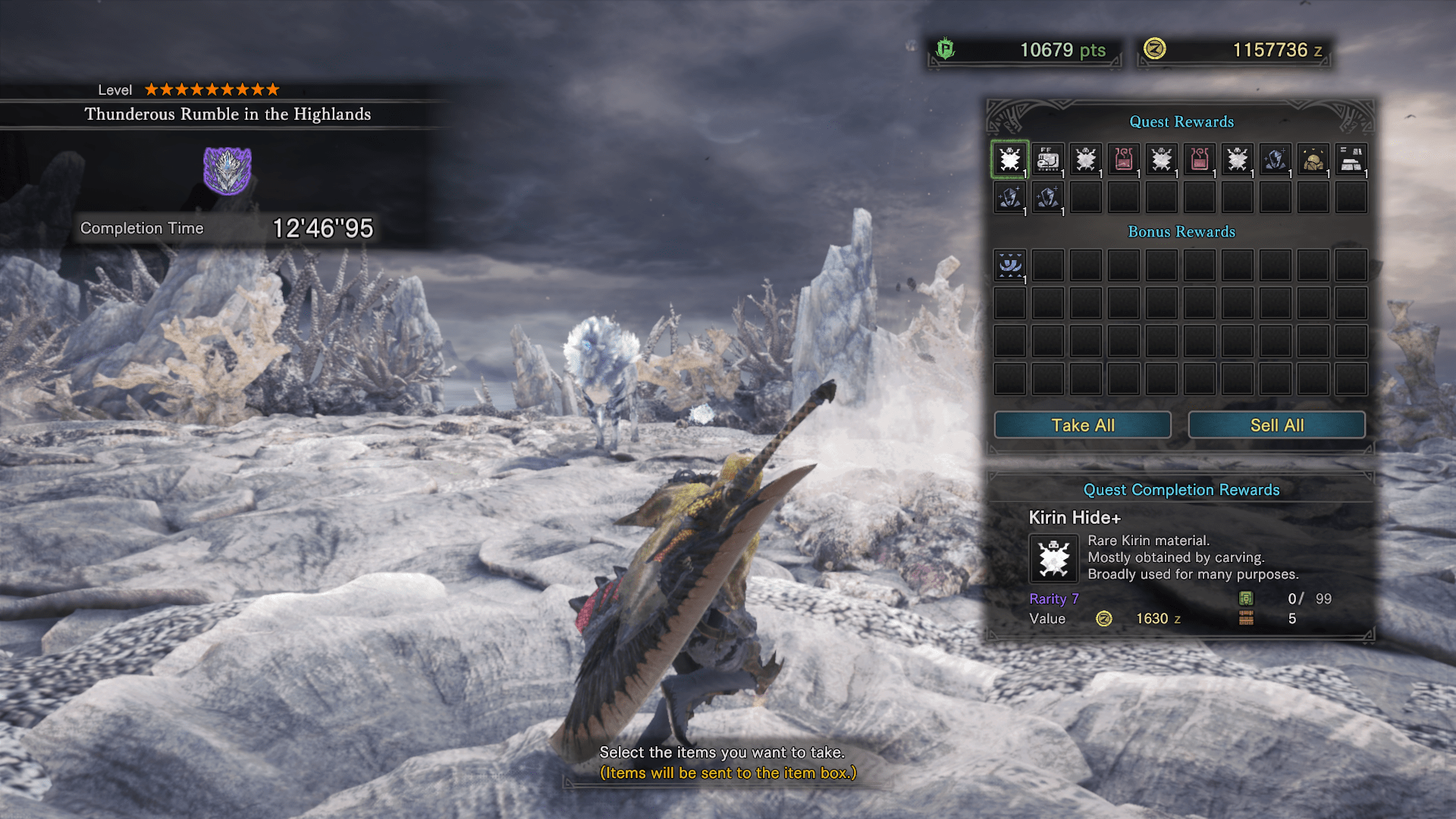Select the FF voucher reward item
The width and height of the screenshot is (1456, 819).
pyautogui.click(x=1047, y=159)
